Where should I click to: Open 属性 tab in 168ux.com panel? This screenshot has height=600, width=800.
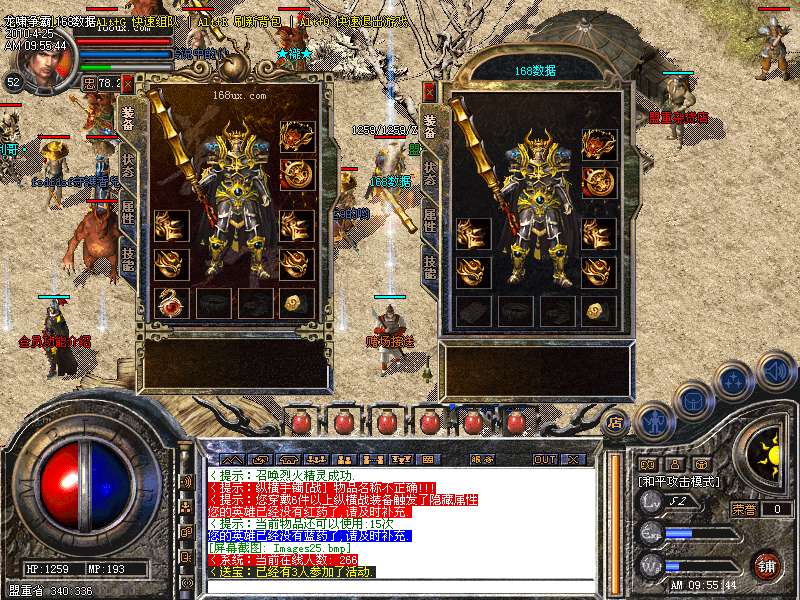point(127,210)
